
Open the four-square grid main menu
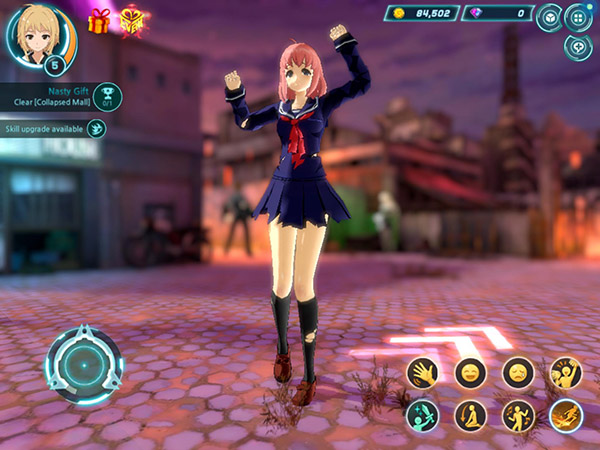point(578,17)
